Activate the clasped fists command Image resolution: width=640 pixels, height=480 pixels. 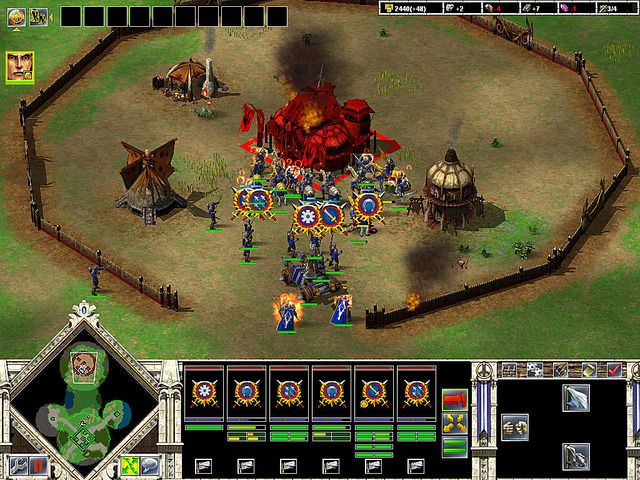click(x=515, y=425)
